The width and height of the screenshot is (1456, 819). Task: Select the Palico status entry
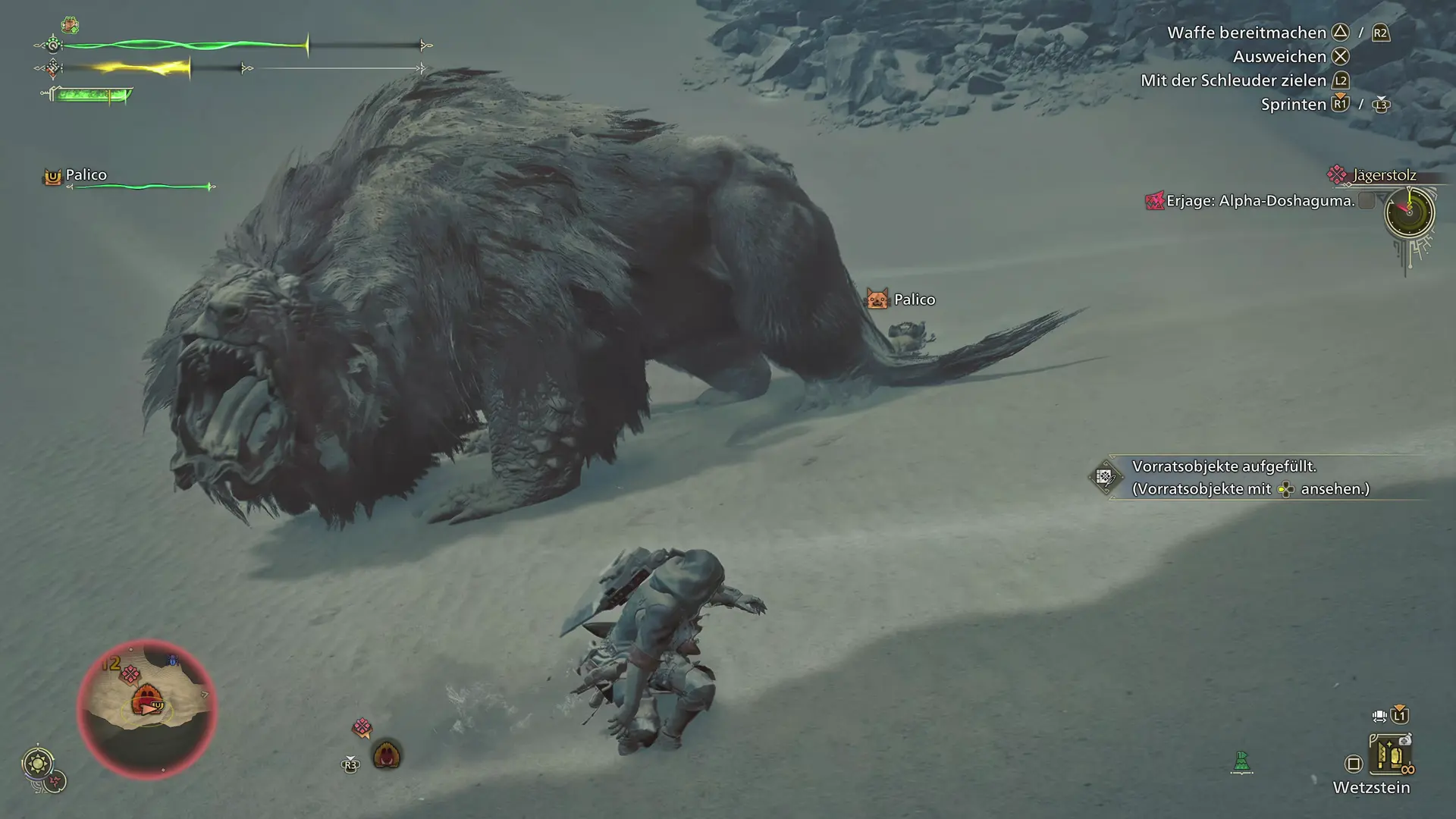(86, 175)
